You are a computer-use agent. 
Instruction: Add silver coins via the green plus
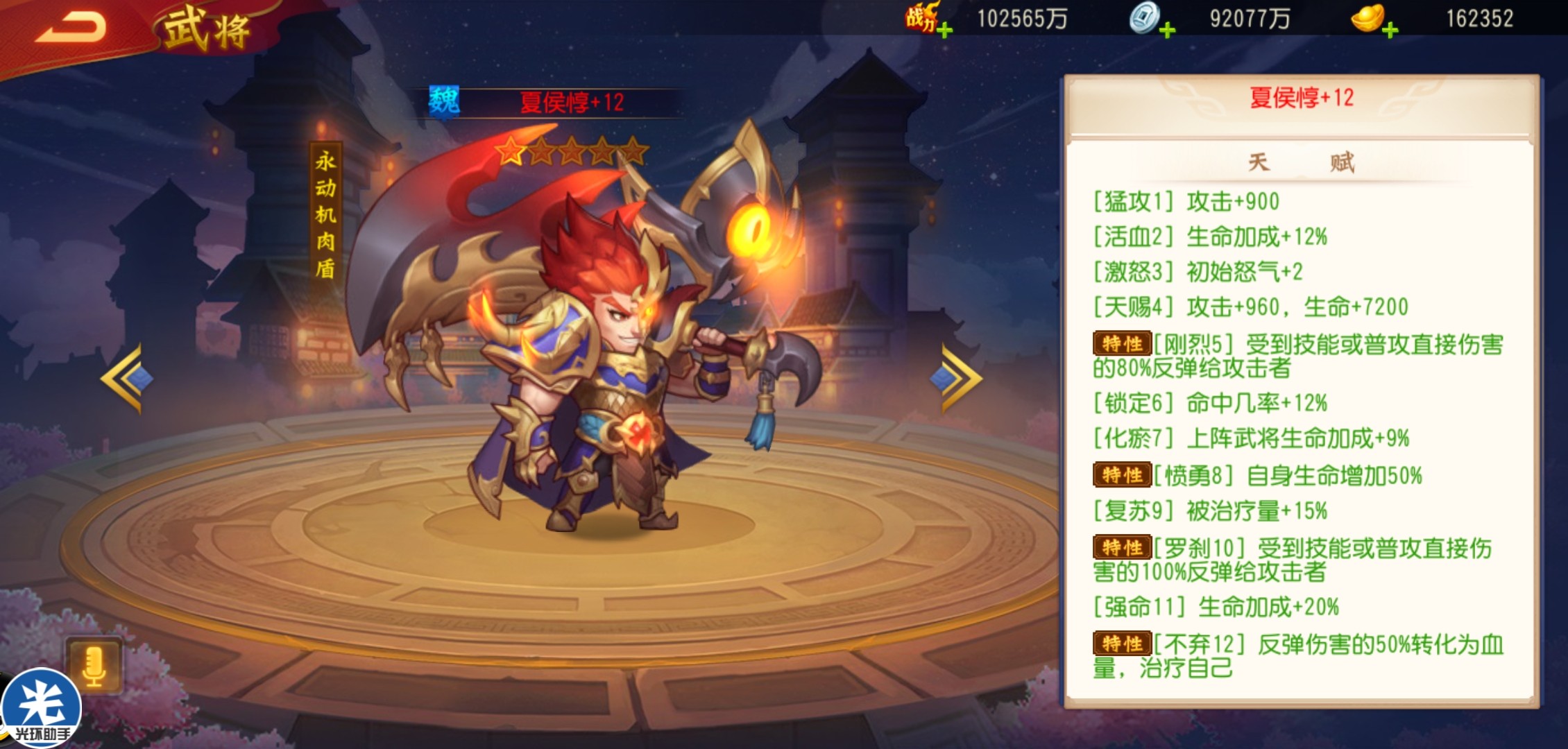[1168, 30]
